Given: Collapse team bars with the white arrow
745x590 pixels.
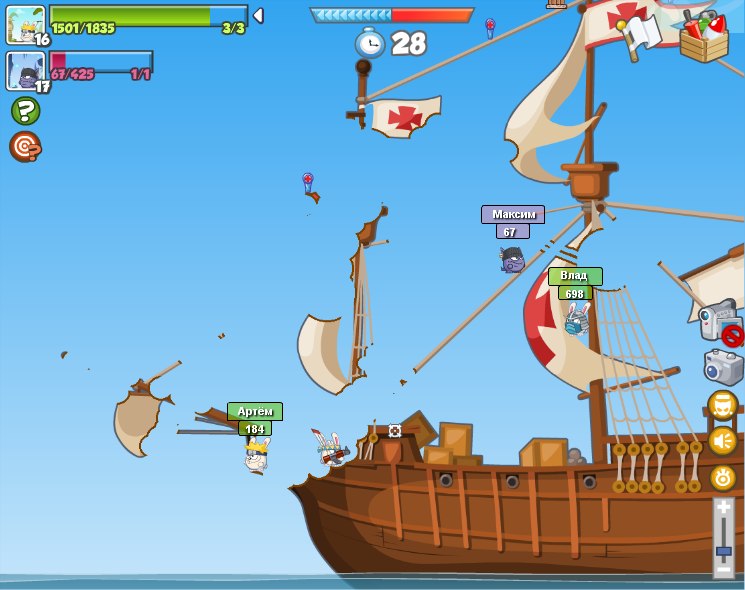Looking at the screenshot, I should (258, 15).
